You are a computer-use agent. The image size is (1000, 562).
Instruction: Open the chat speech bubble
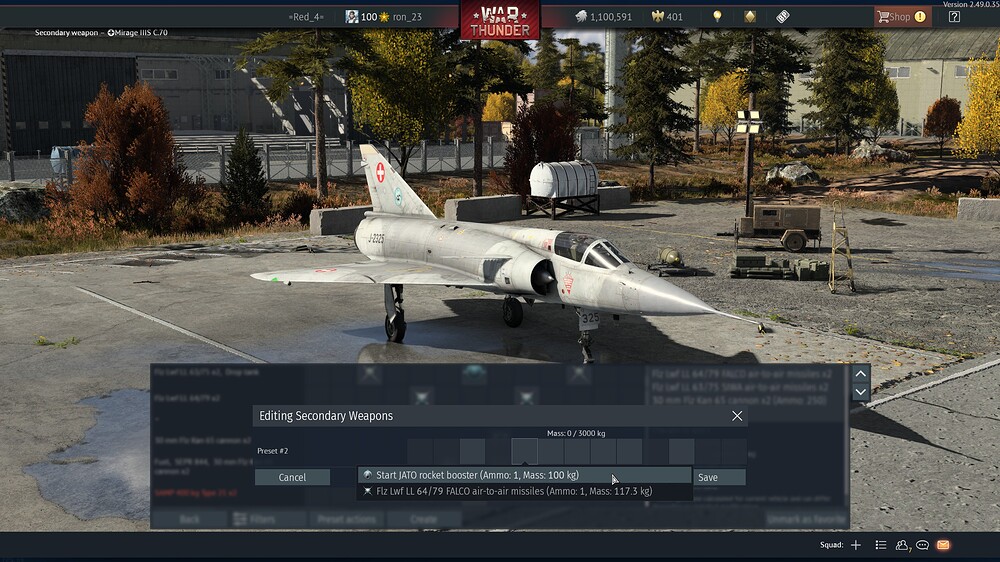tap(922, 545)
